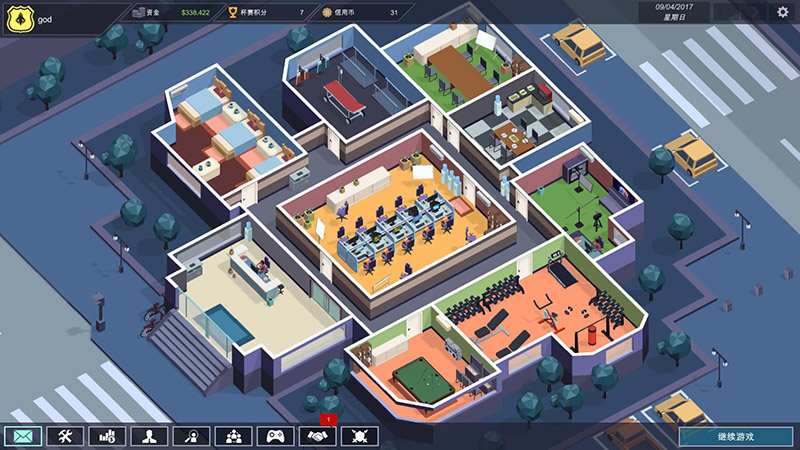Open the staff silhouette menu
The width and height of the screenshot is (800, 450).
point(148,436)
